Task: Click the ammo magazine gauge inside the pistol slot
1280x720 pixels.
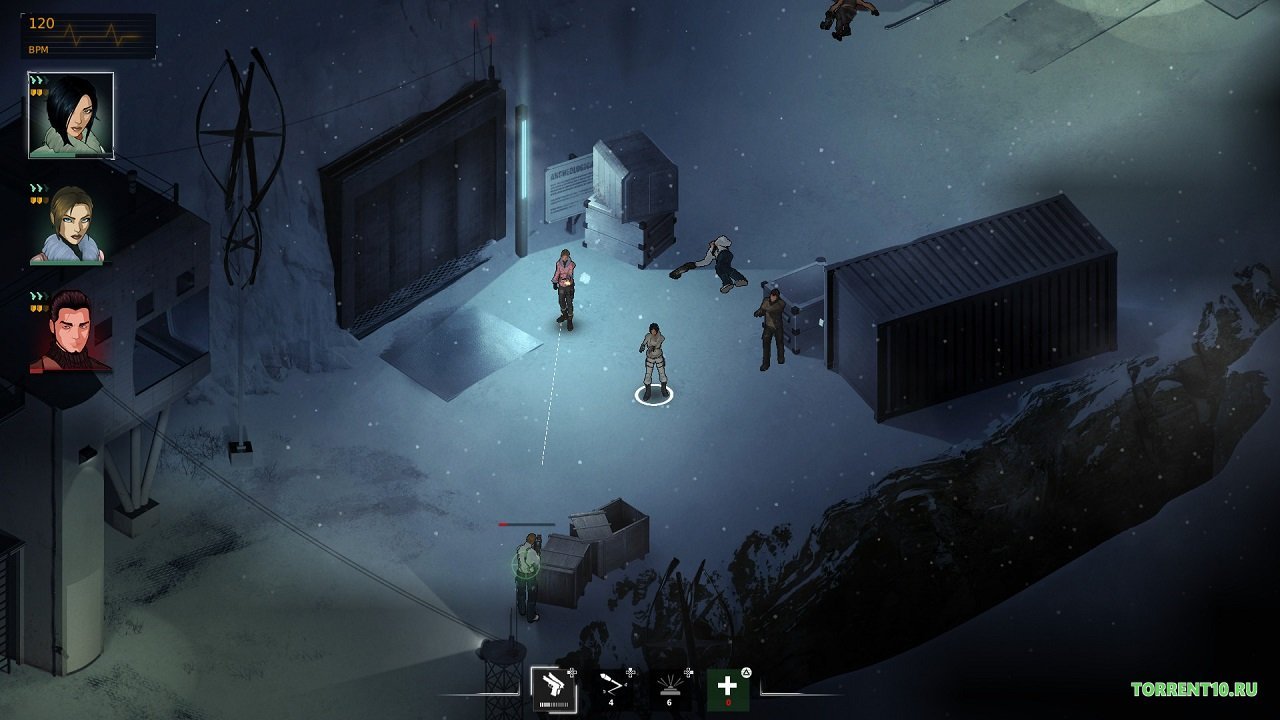Action: pos(554,703)
